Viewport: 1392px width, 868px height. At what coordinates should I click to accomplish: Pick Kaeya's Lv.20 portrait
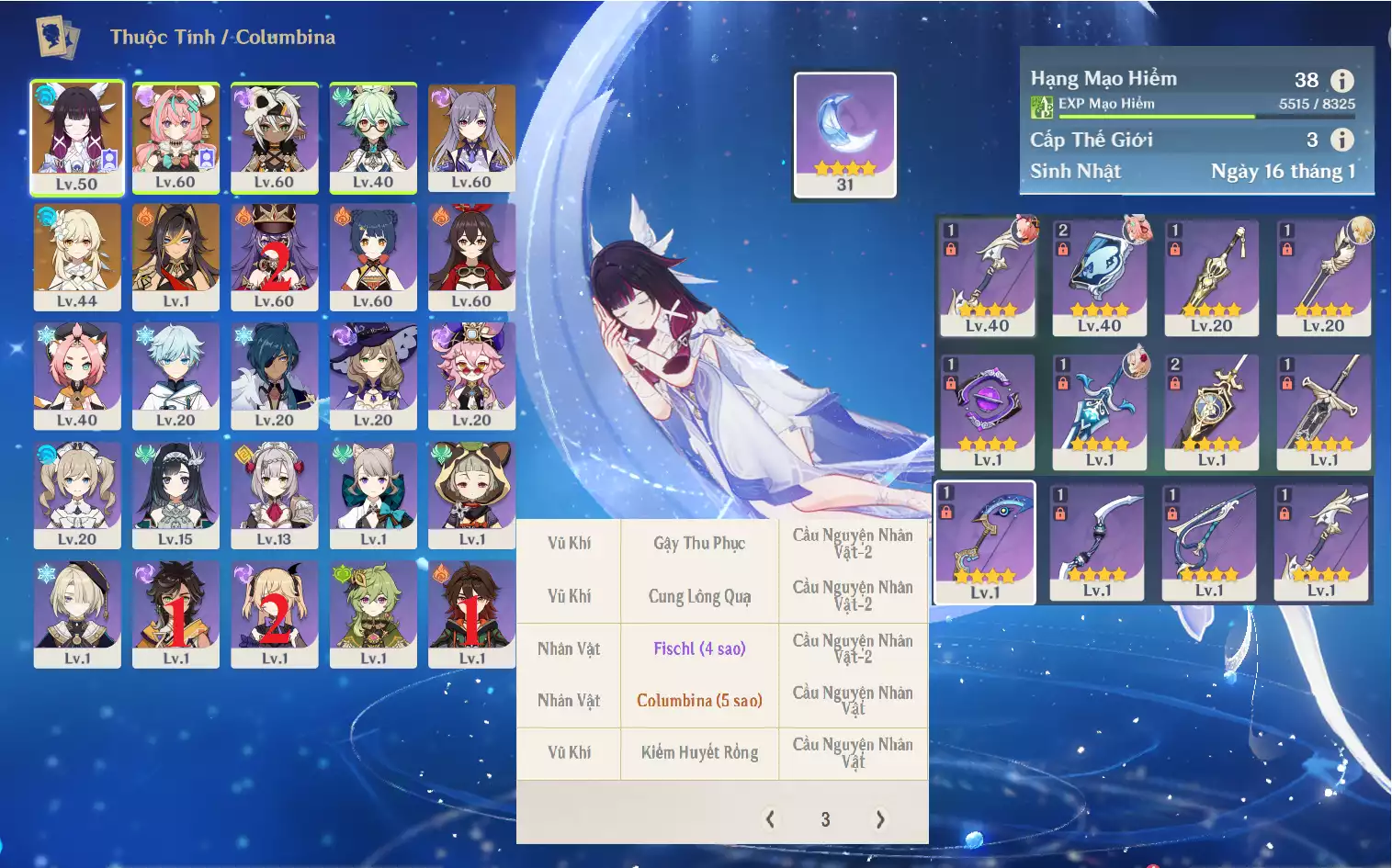pyautogui.click(x=274, y=375)
